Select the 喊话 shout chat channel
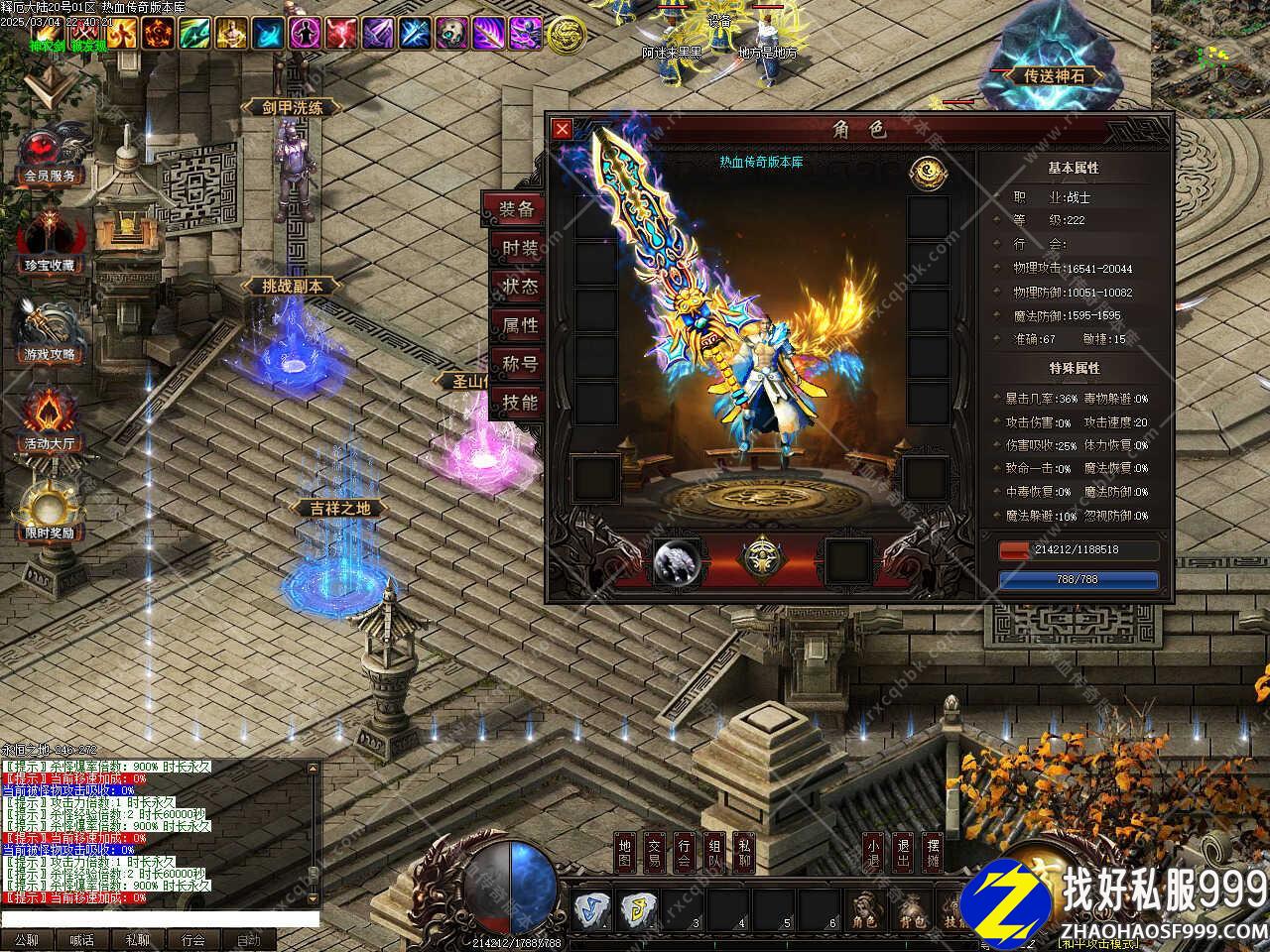 pos(81,940)
